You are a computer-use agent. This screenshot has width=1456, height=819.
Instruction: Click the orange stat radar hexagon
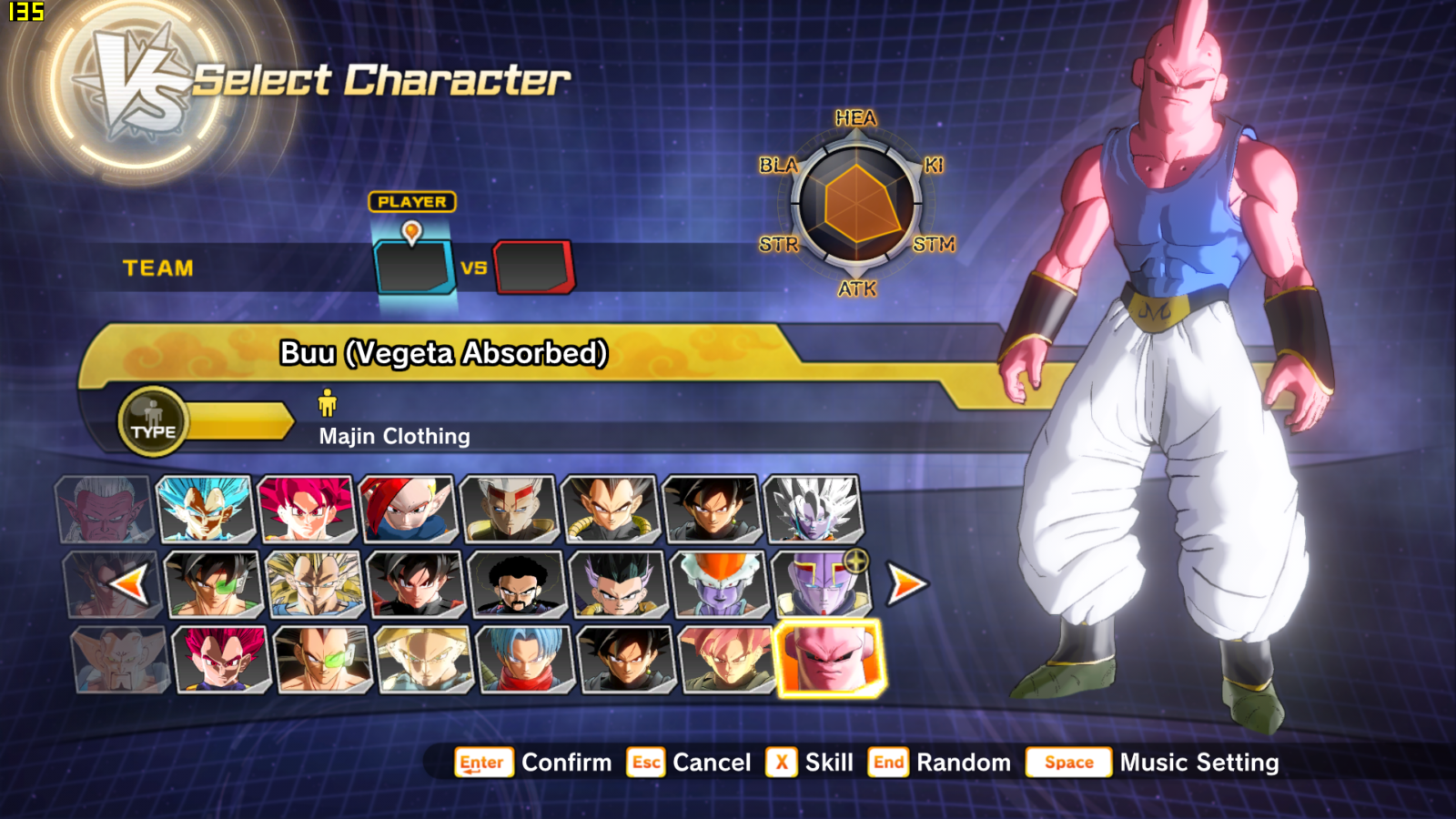pos(856,204)
